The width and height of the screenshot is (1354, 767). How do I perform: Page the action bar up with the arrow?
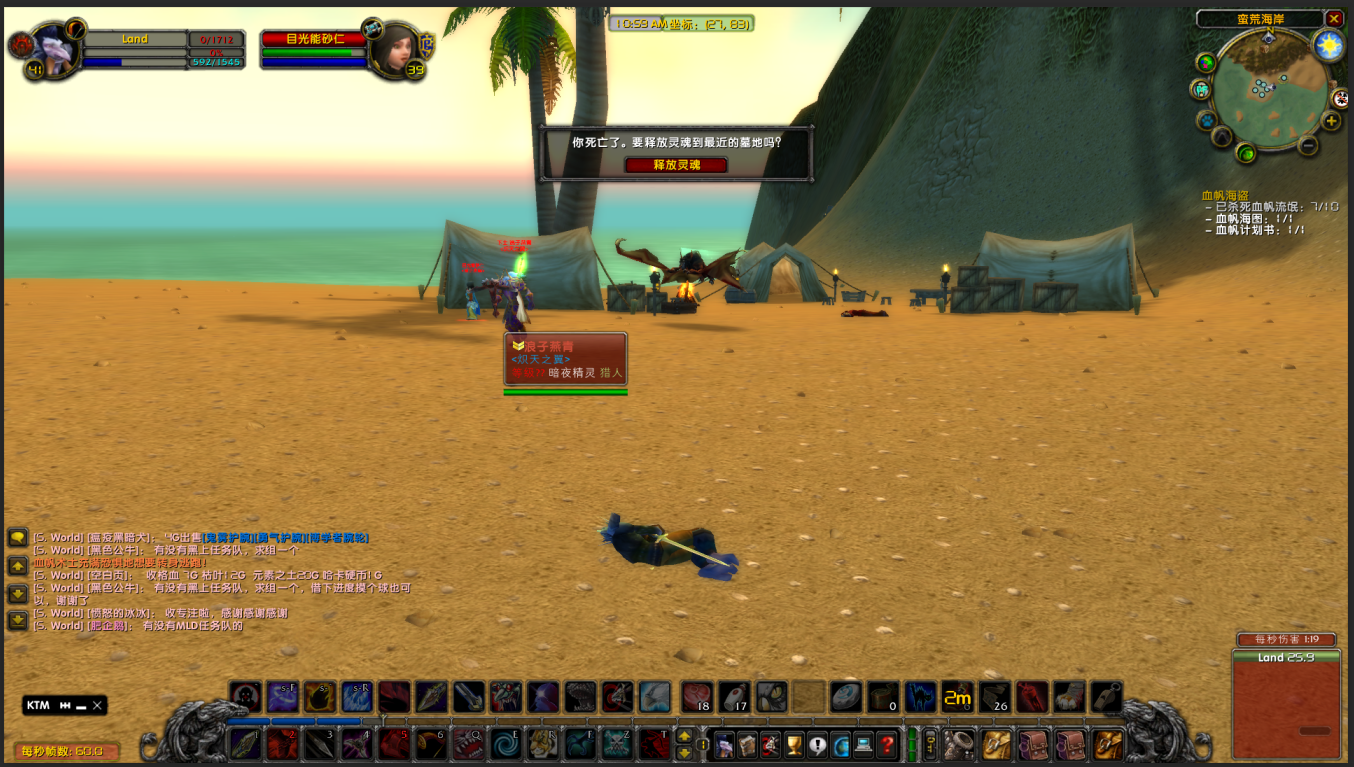pyautogui.click(x=684, y=736)
